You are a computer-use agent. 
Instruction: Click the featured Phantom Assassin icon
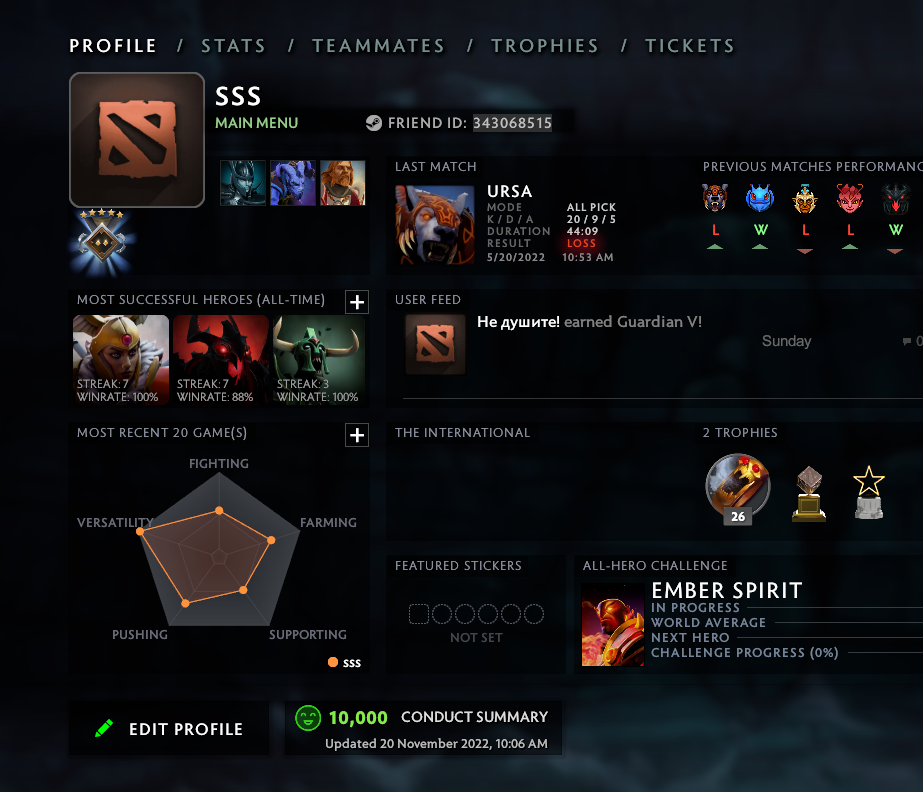click(x=243, y=183)
